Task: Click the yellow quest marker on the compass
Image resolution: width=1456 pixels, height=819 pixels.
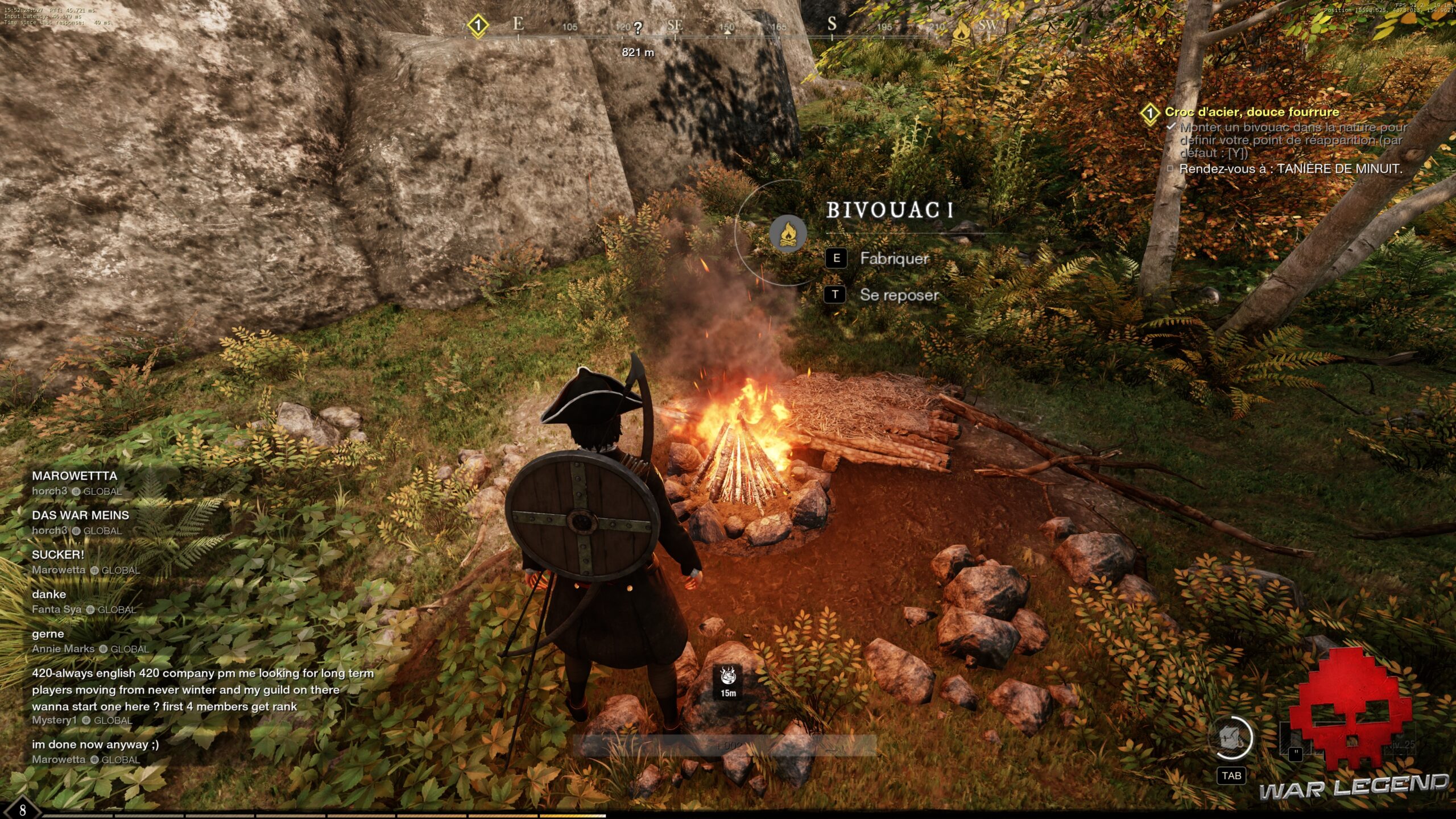Action: tap(478, 26)
